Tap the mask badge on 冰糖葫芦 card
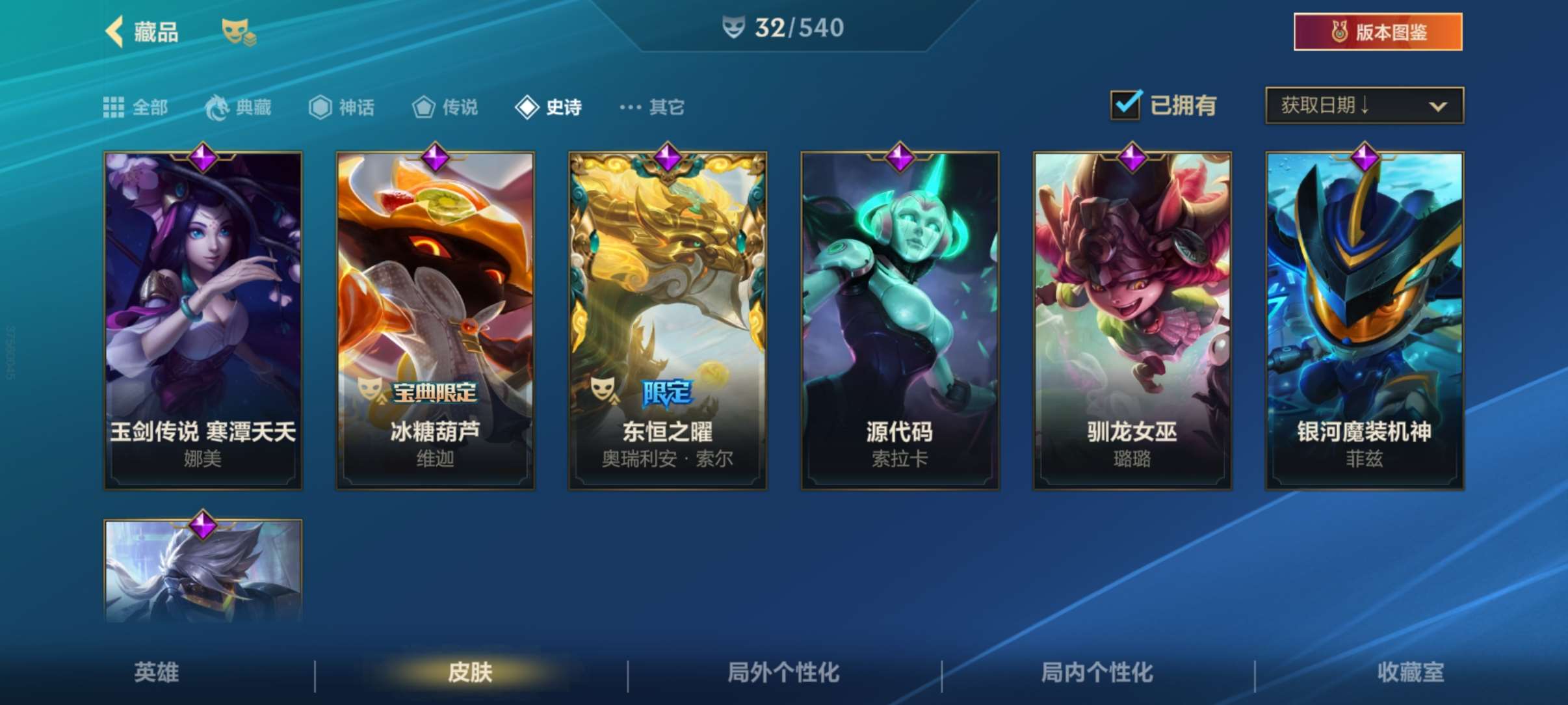 coord(368,390)
